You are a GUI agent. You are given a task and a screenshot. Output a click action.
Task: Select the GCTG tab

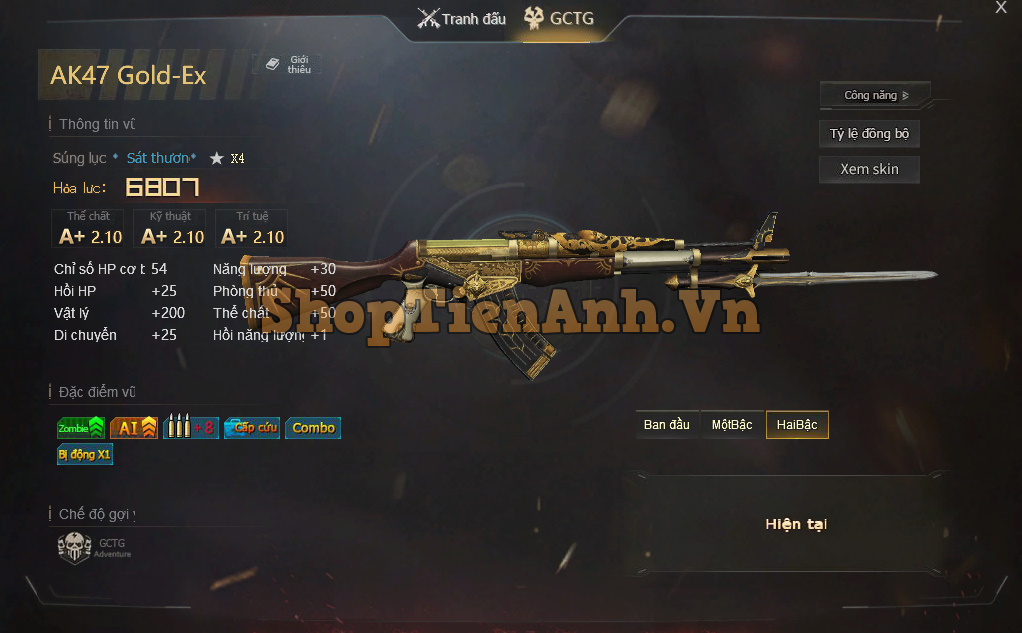pos(559,19)
